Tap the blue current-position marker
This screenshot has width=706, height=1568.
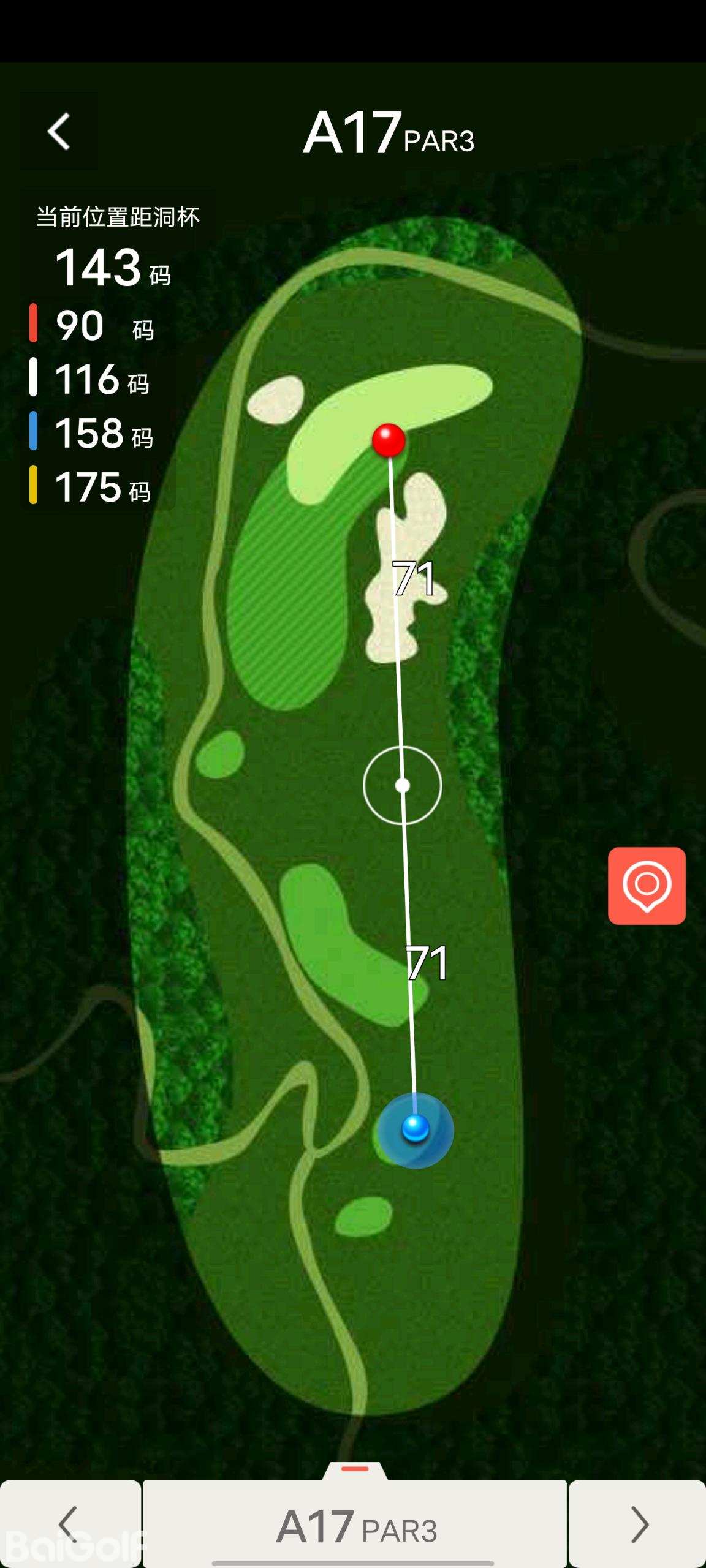[x=416, y=1128]
